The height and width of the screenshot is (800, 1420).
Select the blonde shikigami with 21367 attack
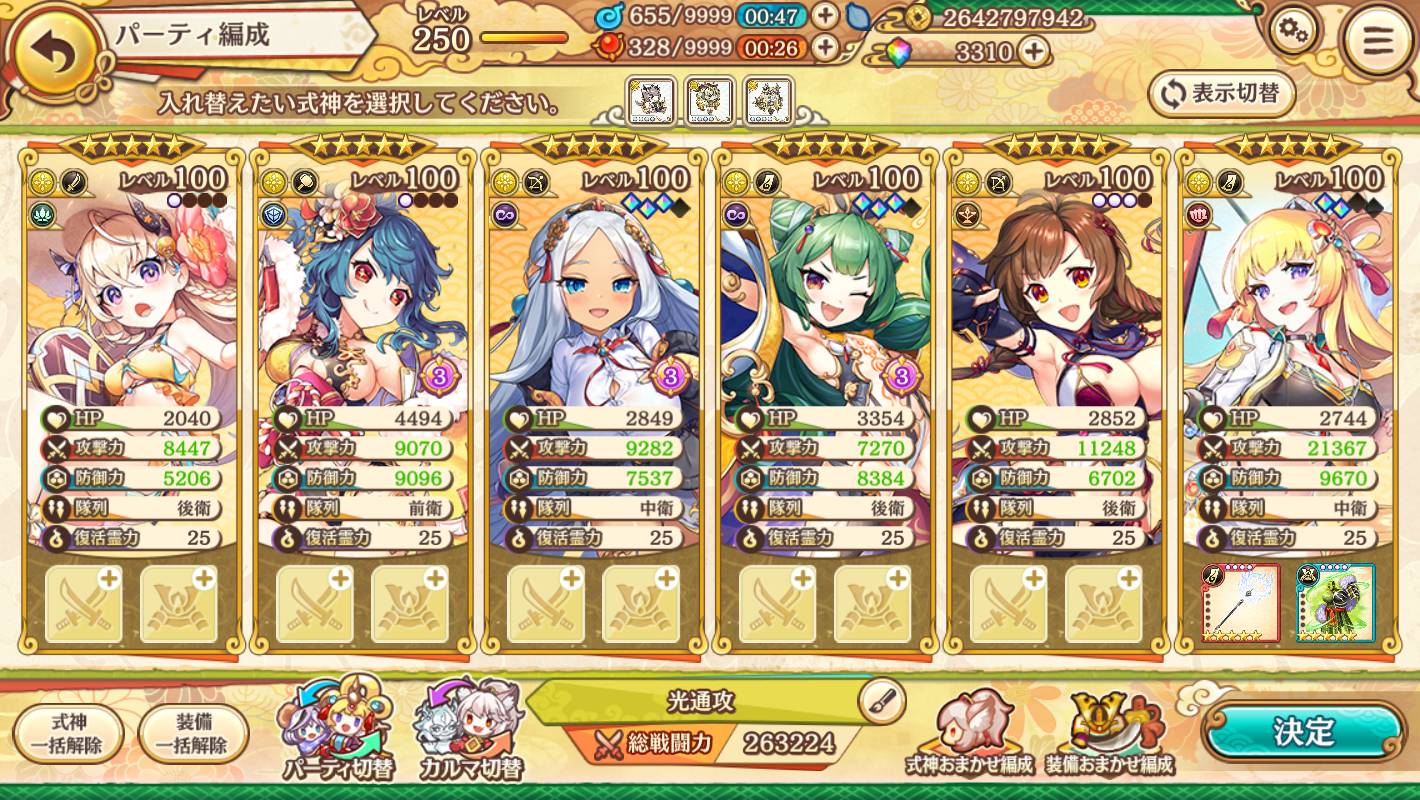click(1287, 300)
